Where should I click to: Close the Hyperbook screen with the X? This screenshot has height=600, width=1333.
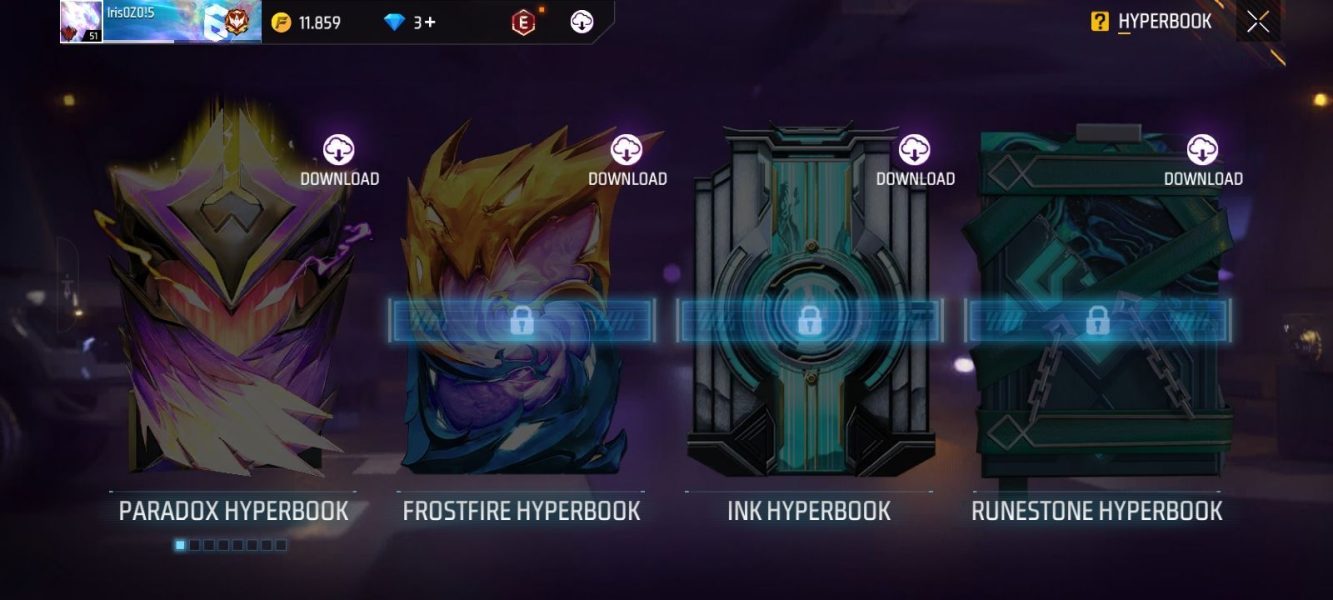[1258, 22]
